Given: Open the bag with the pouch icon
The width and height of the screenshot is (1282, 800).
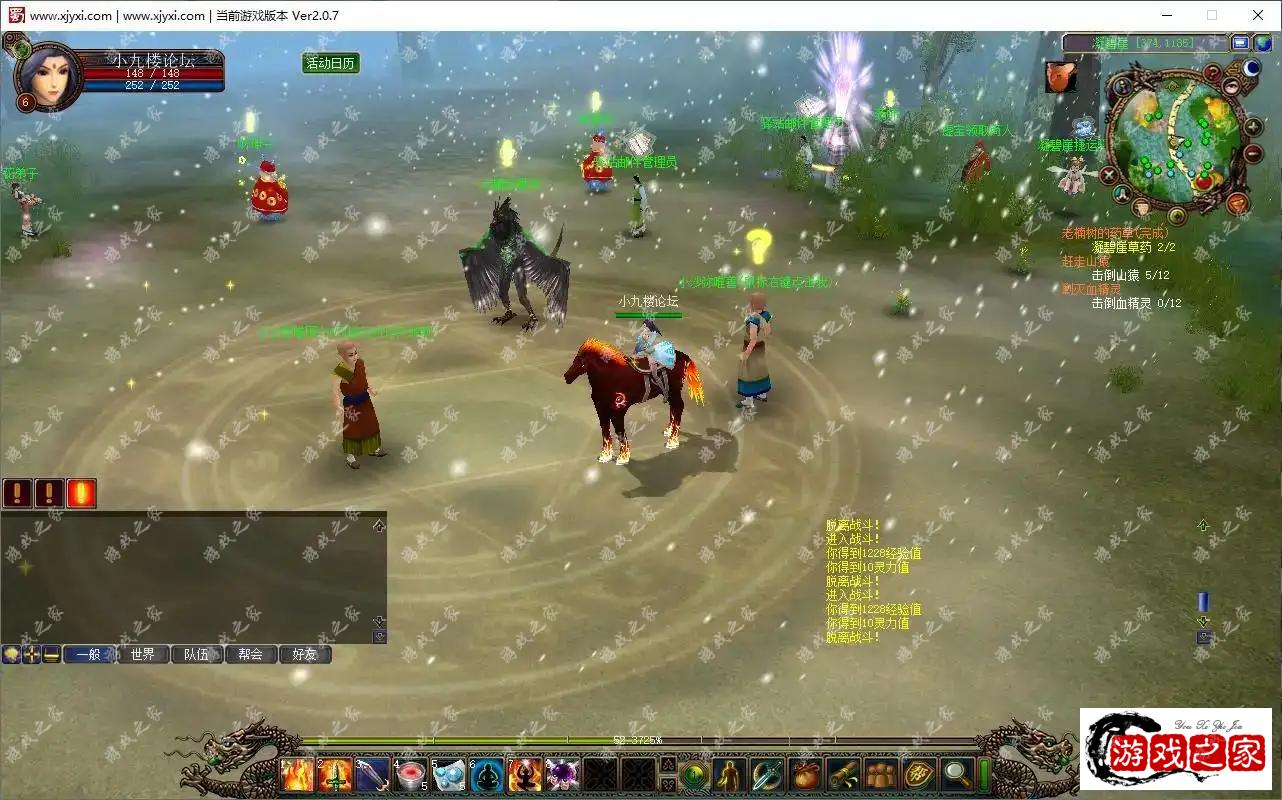Looking at the screenshot, I should (x=805, y=775).
